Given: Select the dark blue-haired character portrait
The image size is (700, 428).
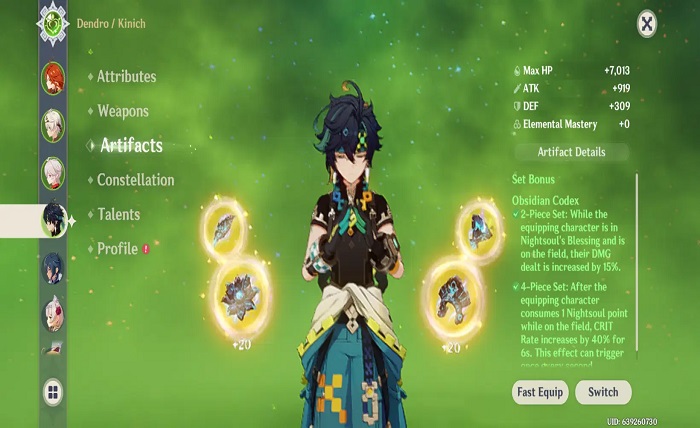Looking at the screenshot, I should [x=53, y=268].
